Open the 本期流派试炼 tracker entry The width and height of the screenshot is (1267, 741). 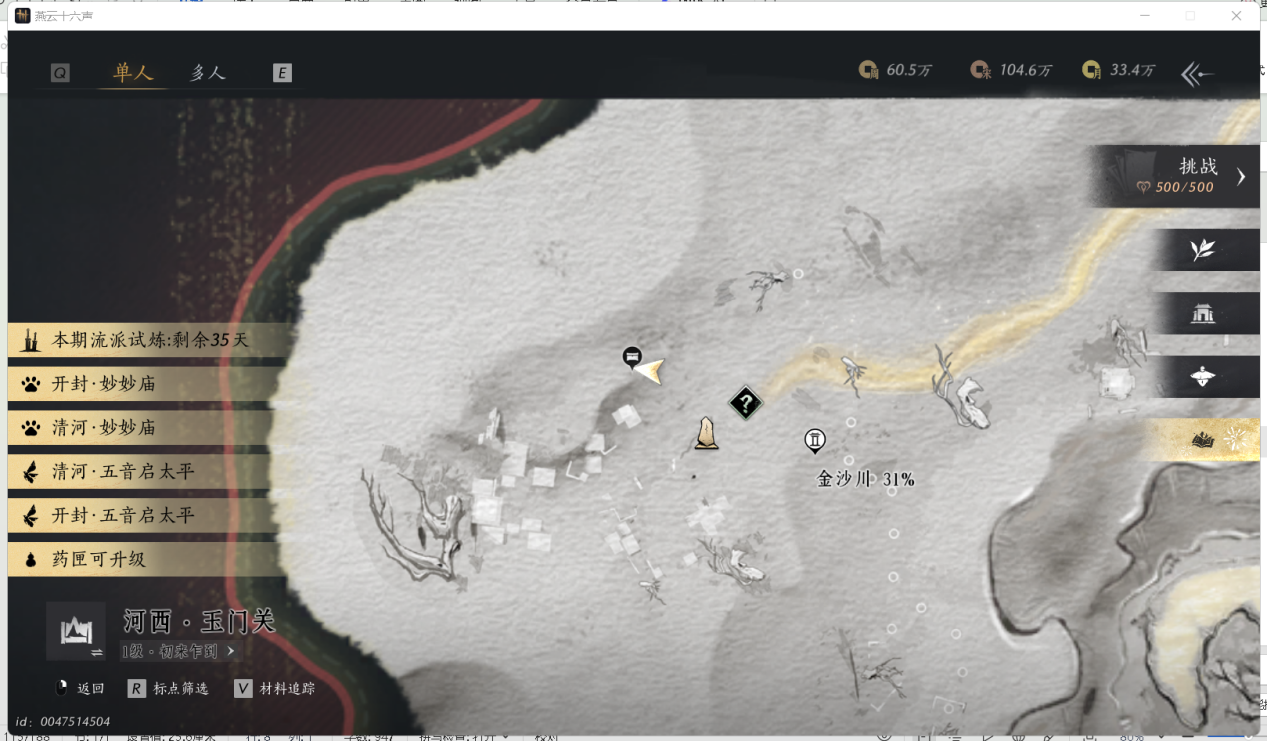(x=140, y=340)
